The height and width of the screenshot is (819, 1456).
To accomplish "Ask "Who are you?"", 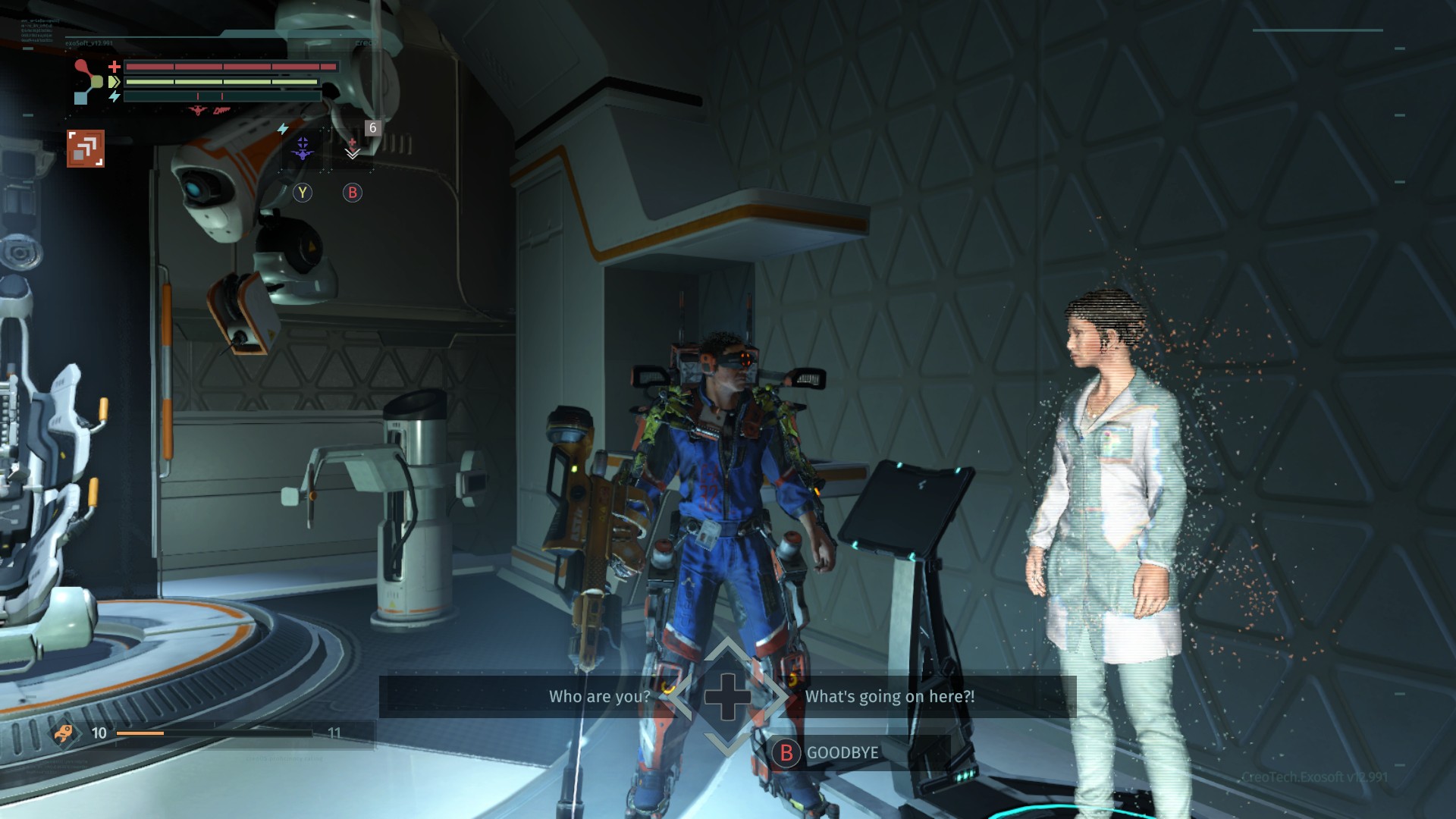I will coord(599,696).
